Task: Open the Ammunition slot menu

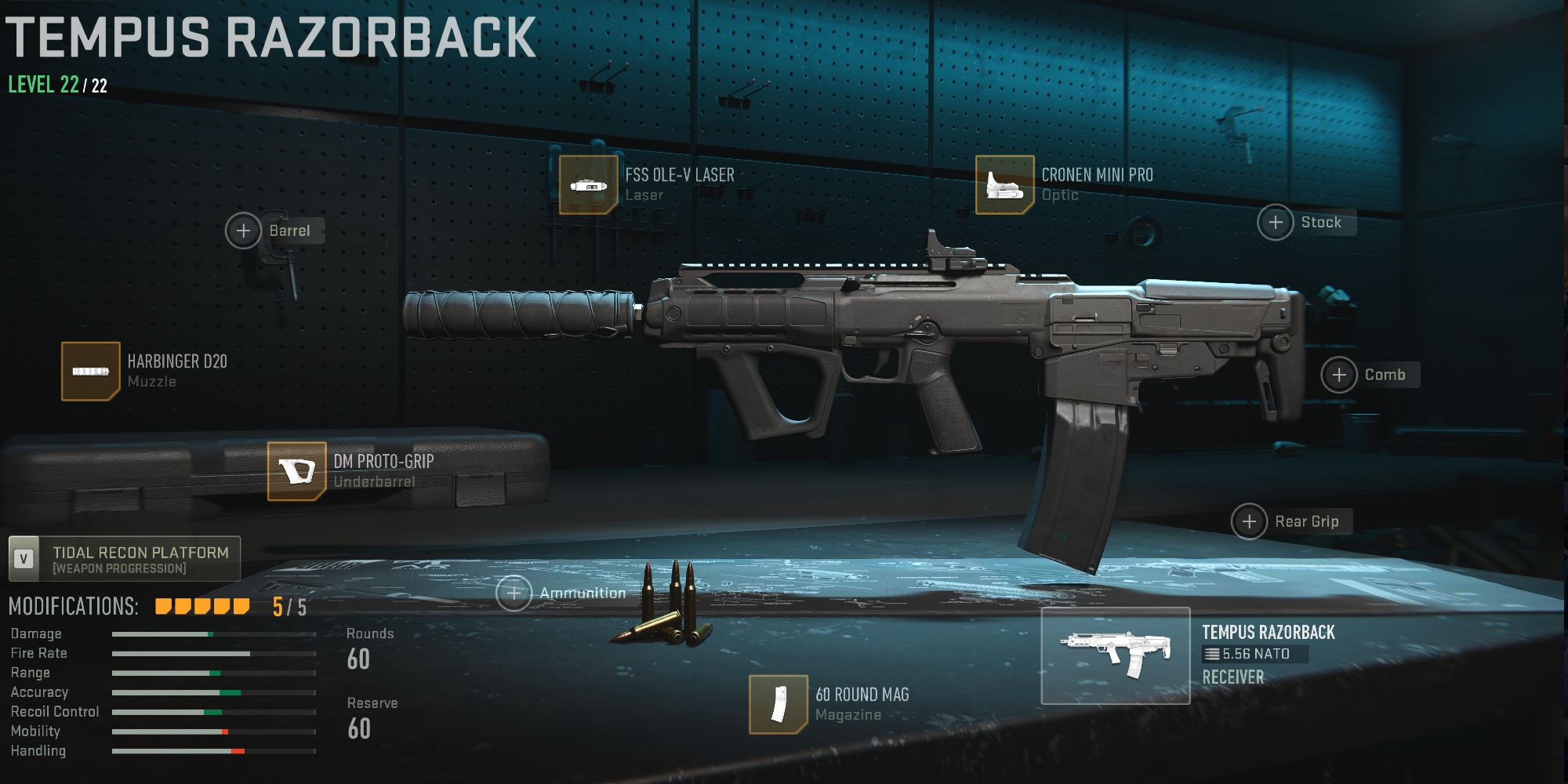Action: (x=514, y=593)
